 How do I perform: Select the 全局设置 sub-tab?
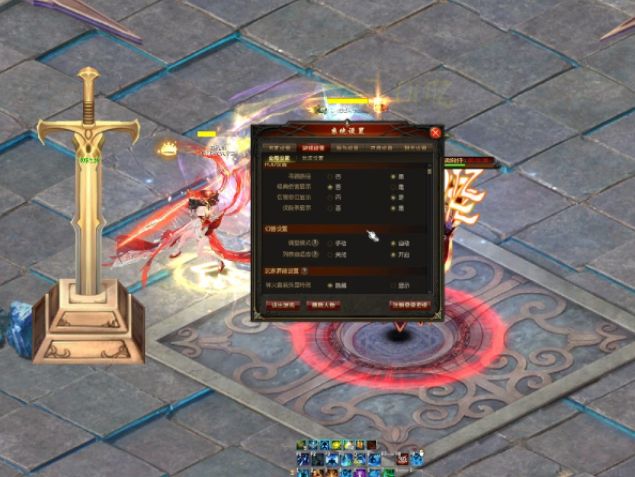tap(278, 158)
